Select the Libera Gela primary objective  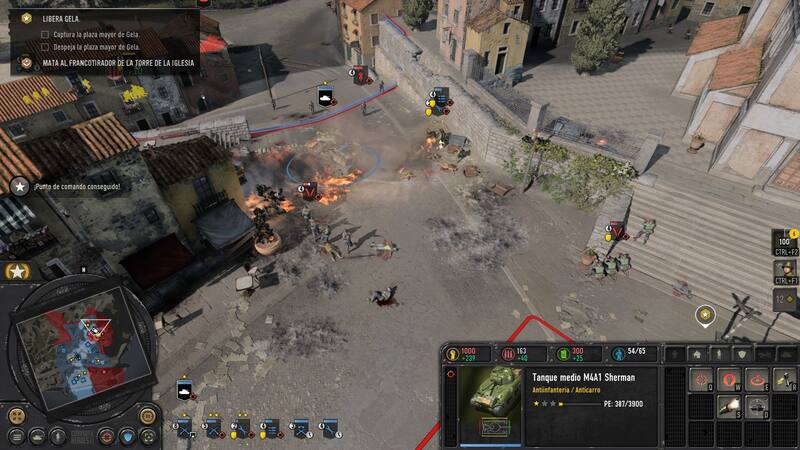[62, 18]
